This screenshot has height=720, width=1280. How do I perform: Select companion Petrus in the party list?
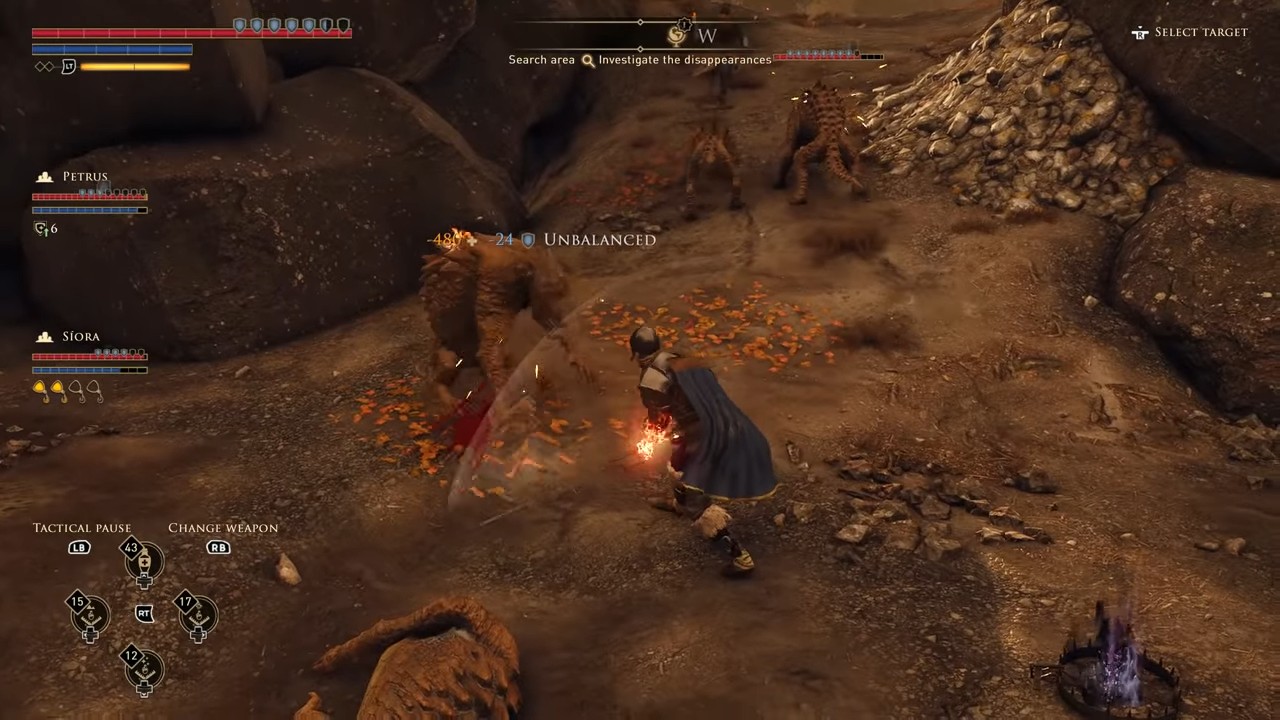point(84,177)
